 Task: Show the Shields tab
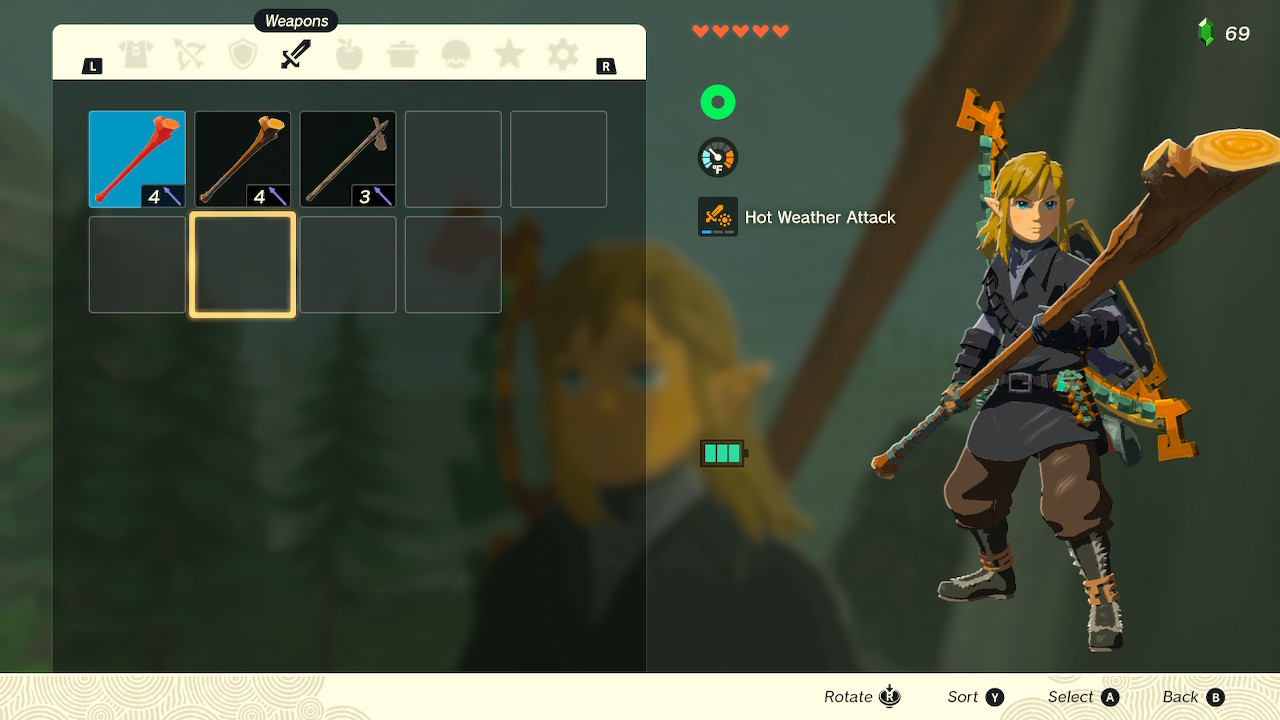[x=243, y=55]
